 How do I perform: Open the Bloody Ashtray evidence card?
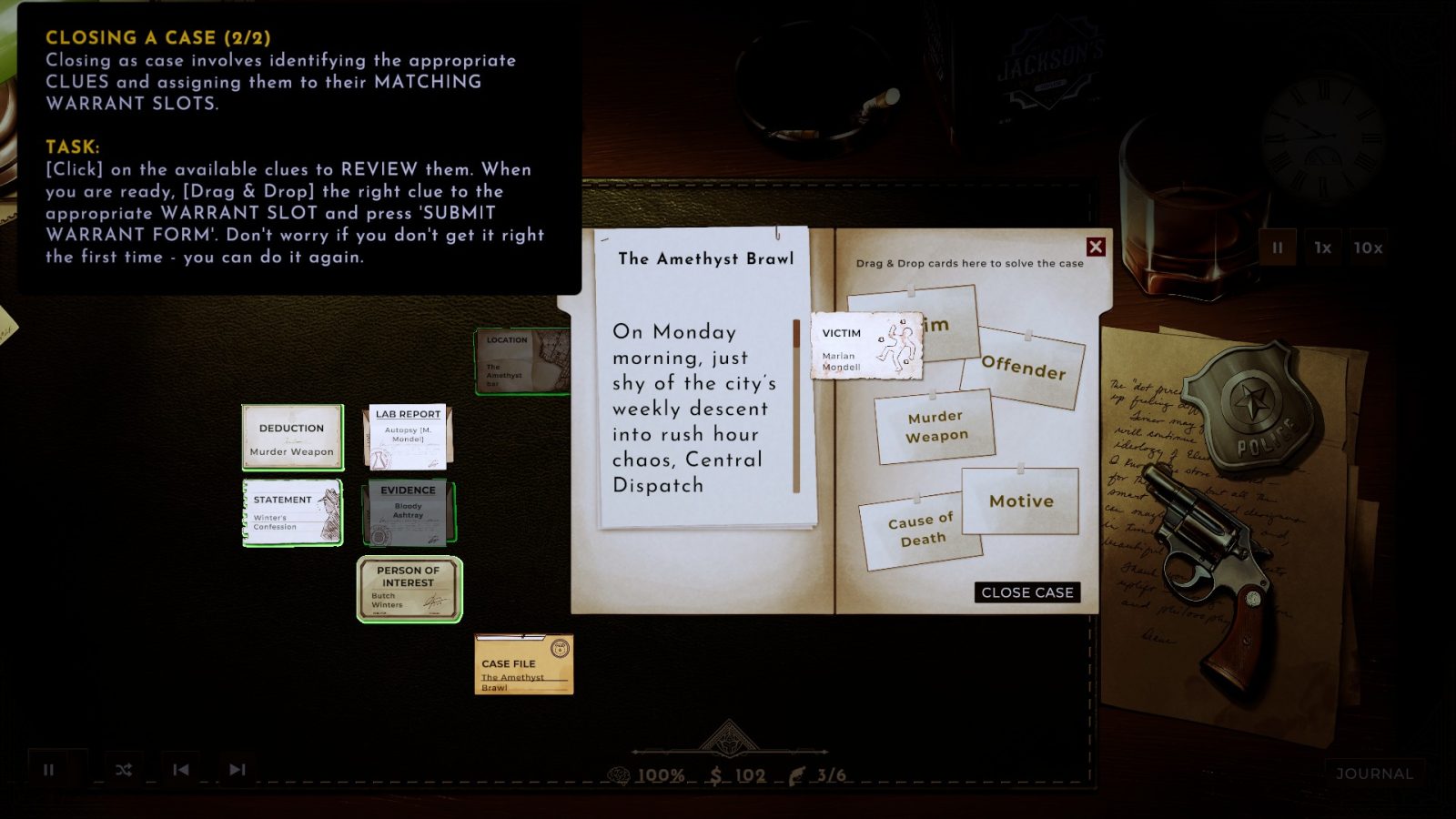tap(409, 511)
